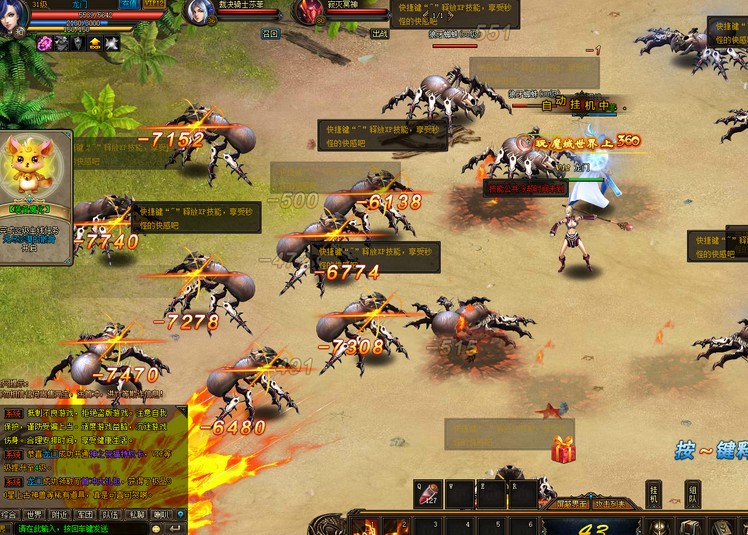Screen dimensions: 748x535
Task: Open the red gift box reward
Action: coord(563,449)
